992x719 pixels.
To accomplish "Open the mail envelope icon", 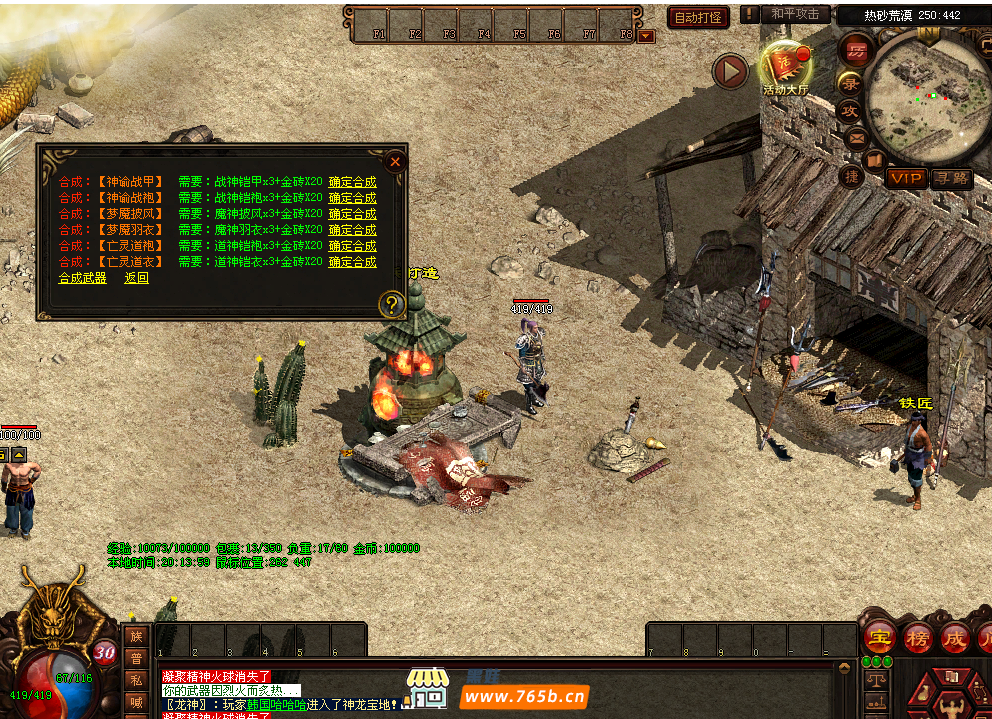I will coord(855,136).
